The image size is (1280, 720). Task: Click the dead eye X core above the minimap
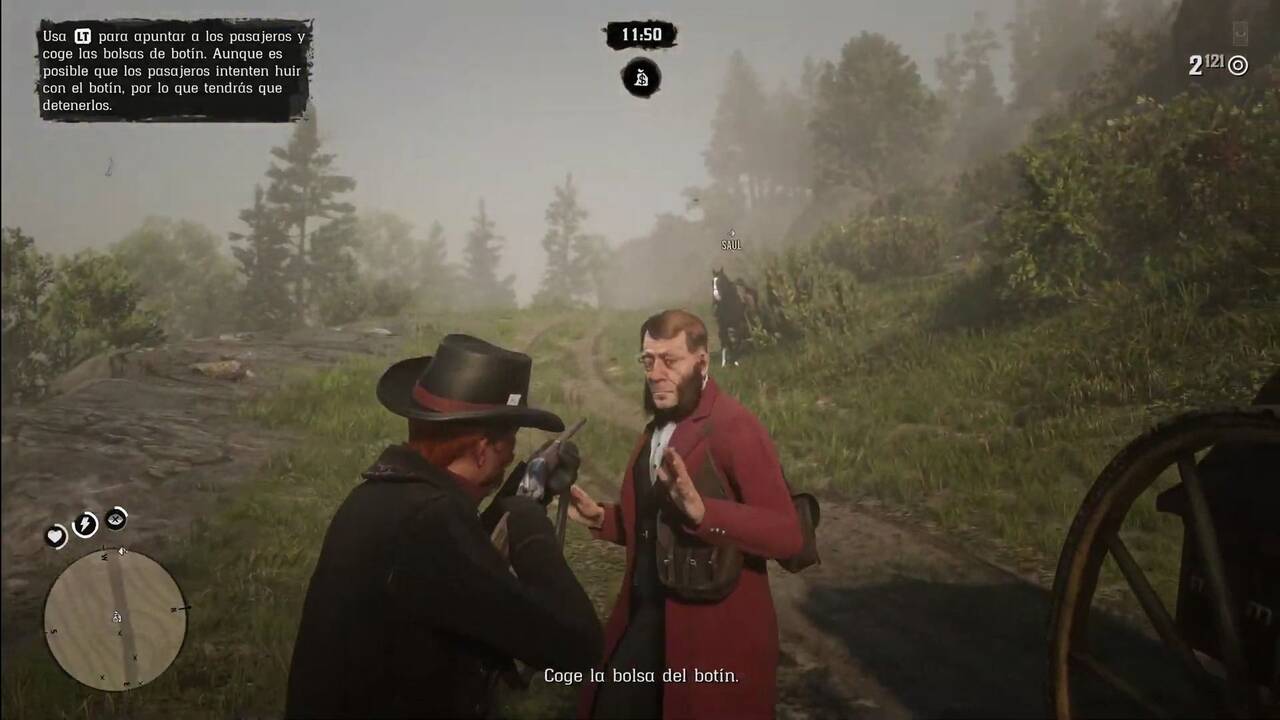(115, 518)
